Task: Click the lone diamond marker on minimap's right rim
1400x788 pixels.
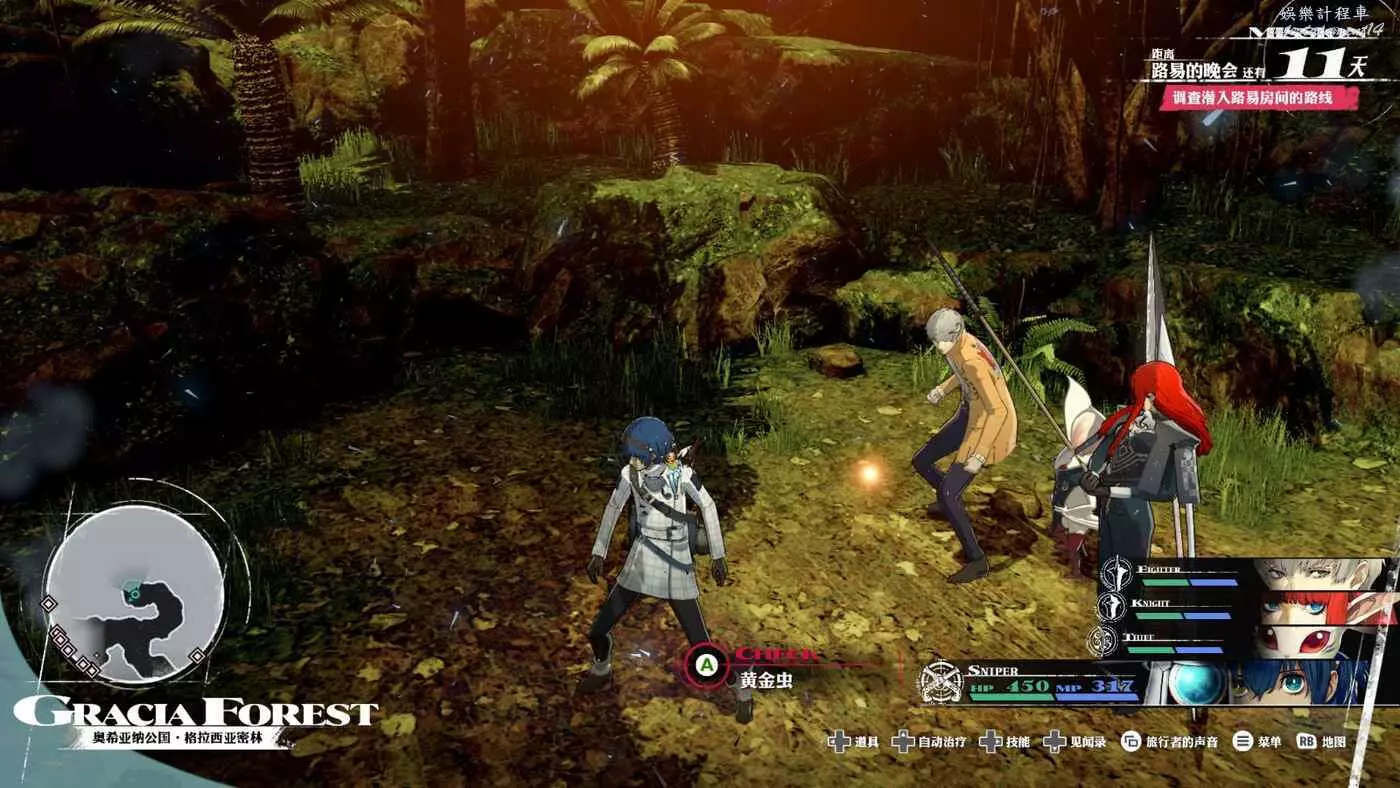Action: (x=198, y=656)
